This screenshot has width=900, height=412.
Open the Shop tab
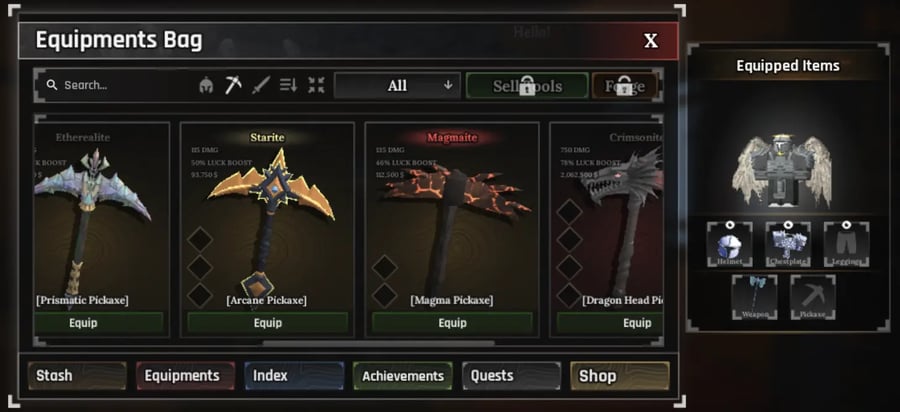point(619,376)
